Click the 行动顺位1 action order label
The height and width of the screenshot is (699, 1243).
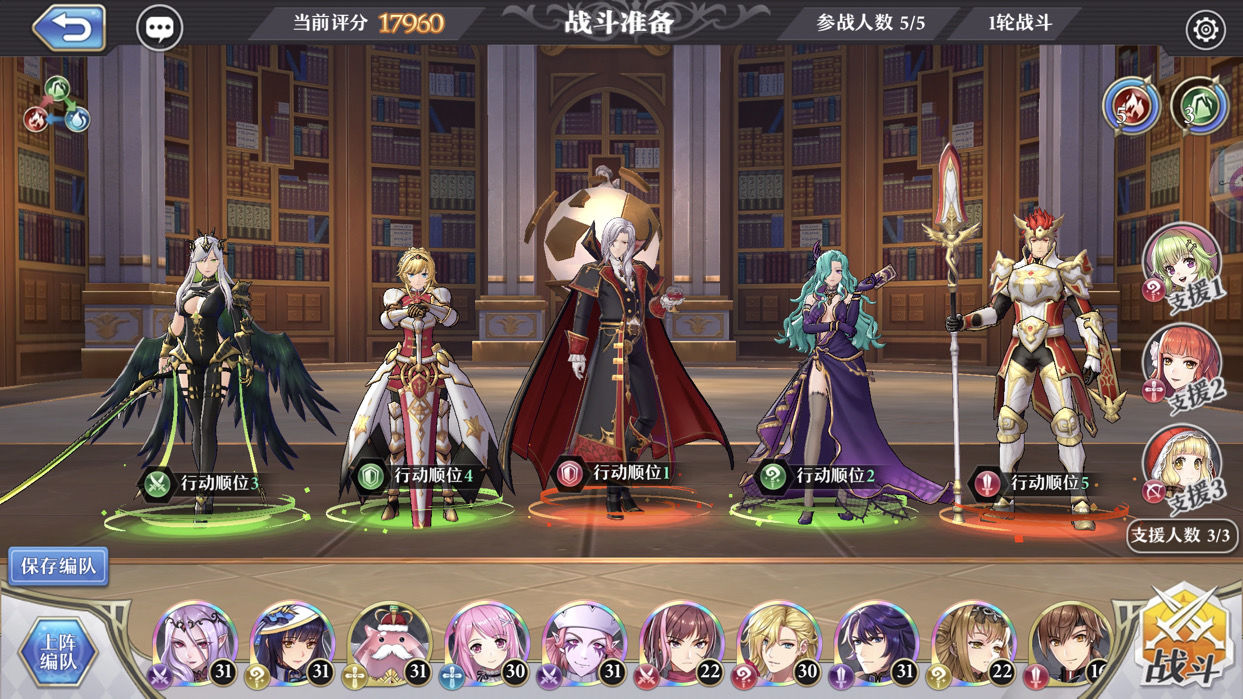[x=617, y=473]
